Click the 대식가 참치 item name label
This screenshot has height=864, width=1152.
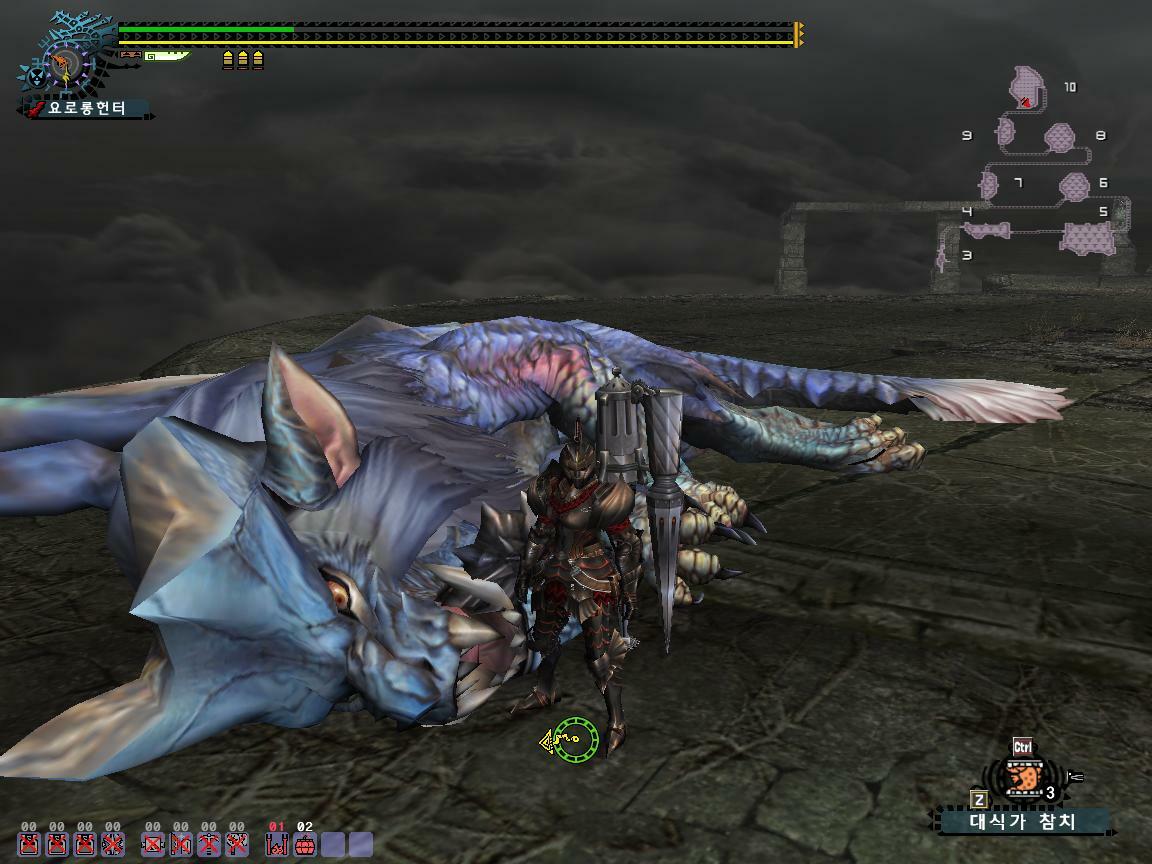click(x=1023, y=822)
